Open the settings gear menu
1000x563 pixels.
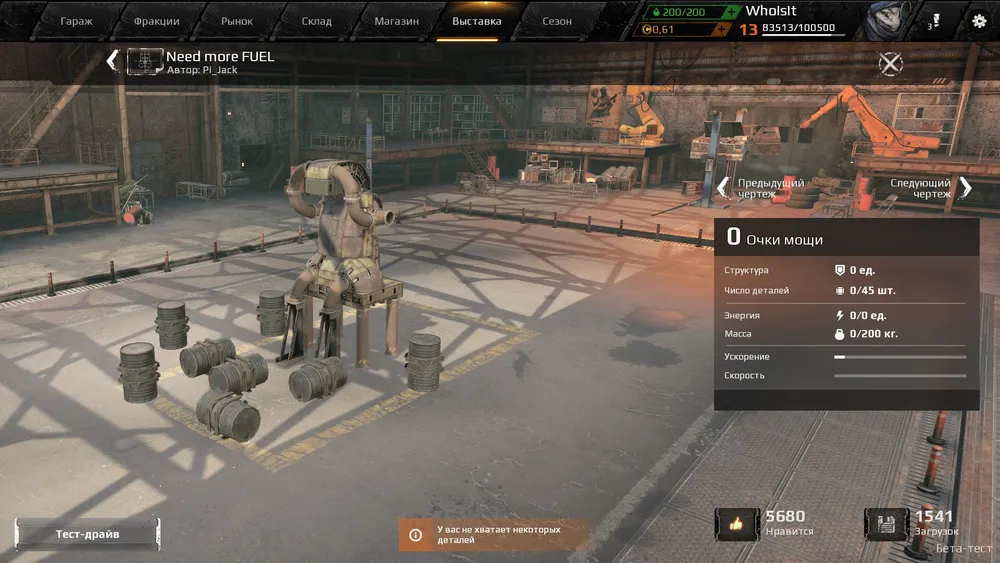pyautogui.click(x=978, y=21)
